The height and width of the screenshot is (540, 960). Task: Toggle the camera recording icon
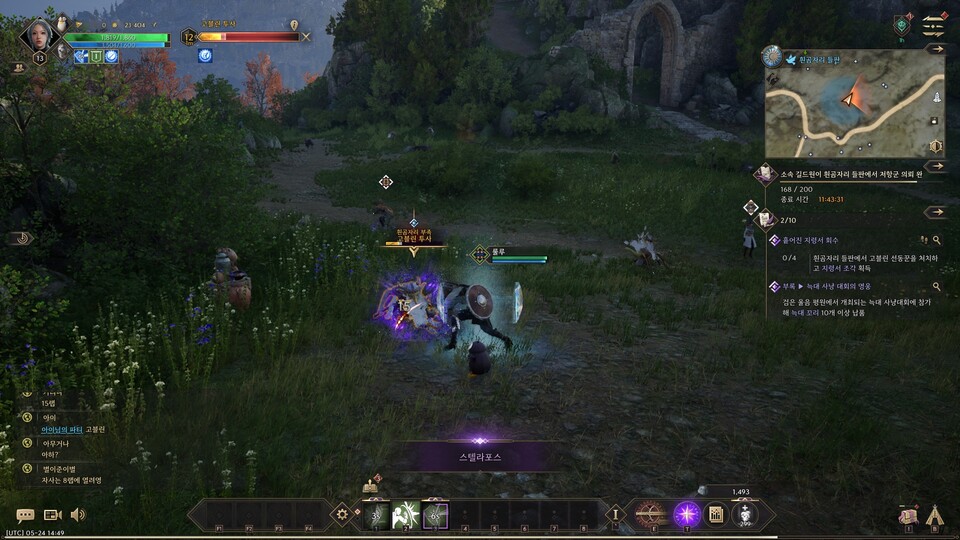click(52, 515)
